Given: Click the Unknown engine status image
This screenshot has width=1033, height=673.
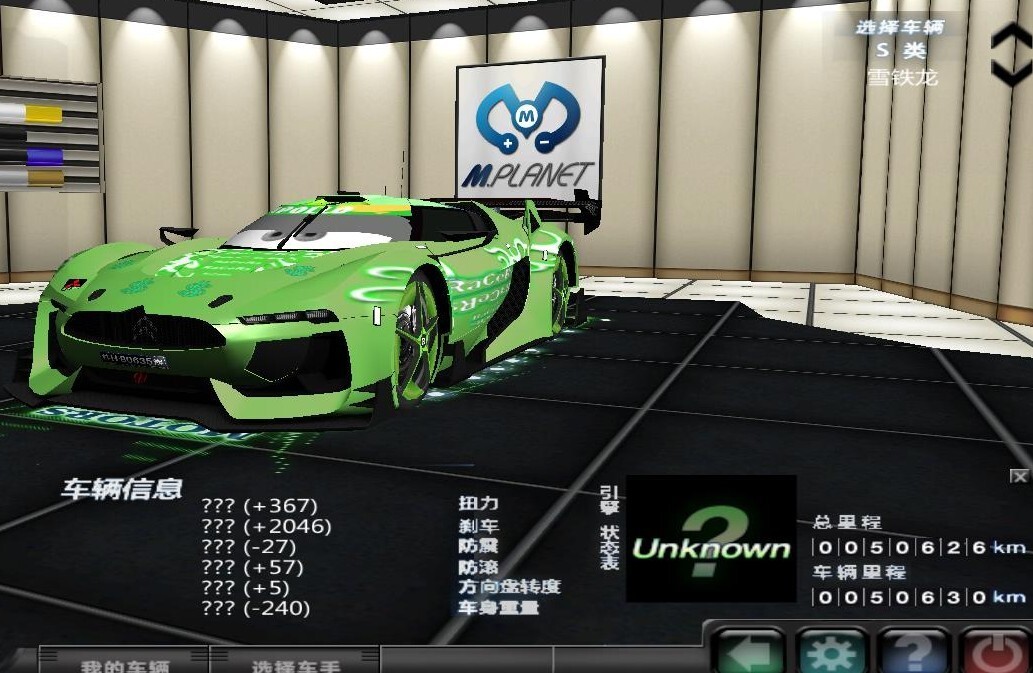Looking at the screenshot, I should 711,540.
